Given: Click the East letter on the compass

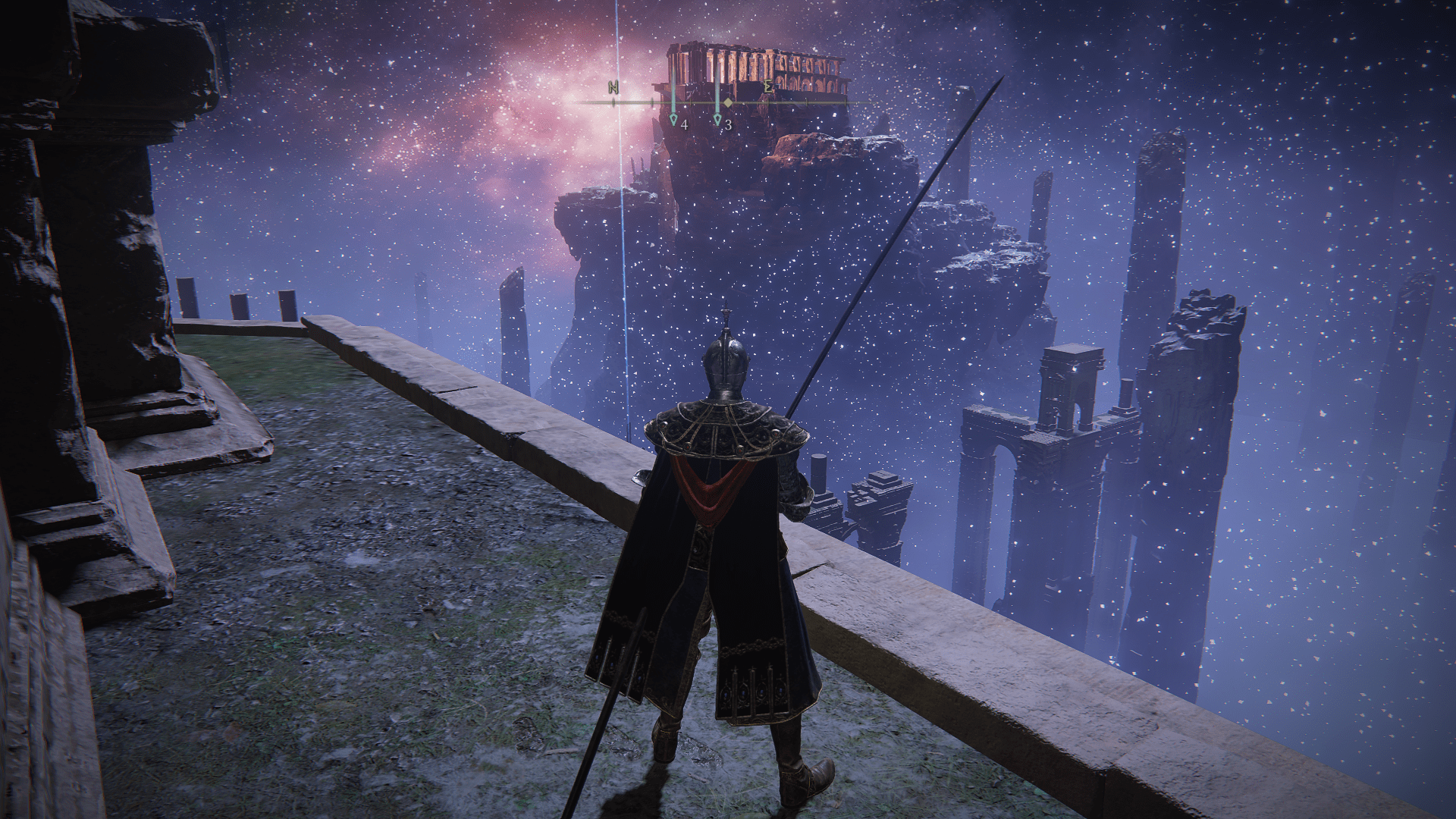Looking at the screenshot, I should (x=768, y=87).
